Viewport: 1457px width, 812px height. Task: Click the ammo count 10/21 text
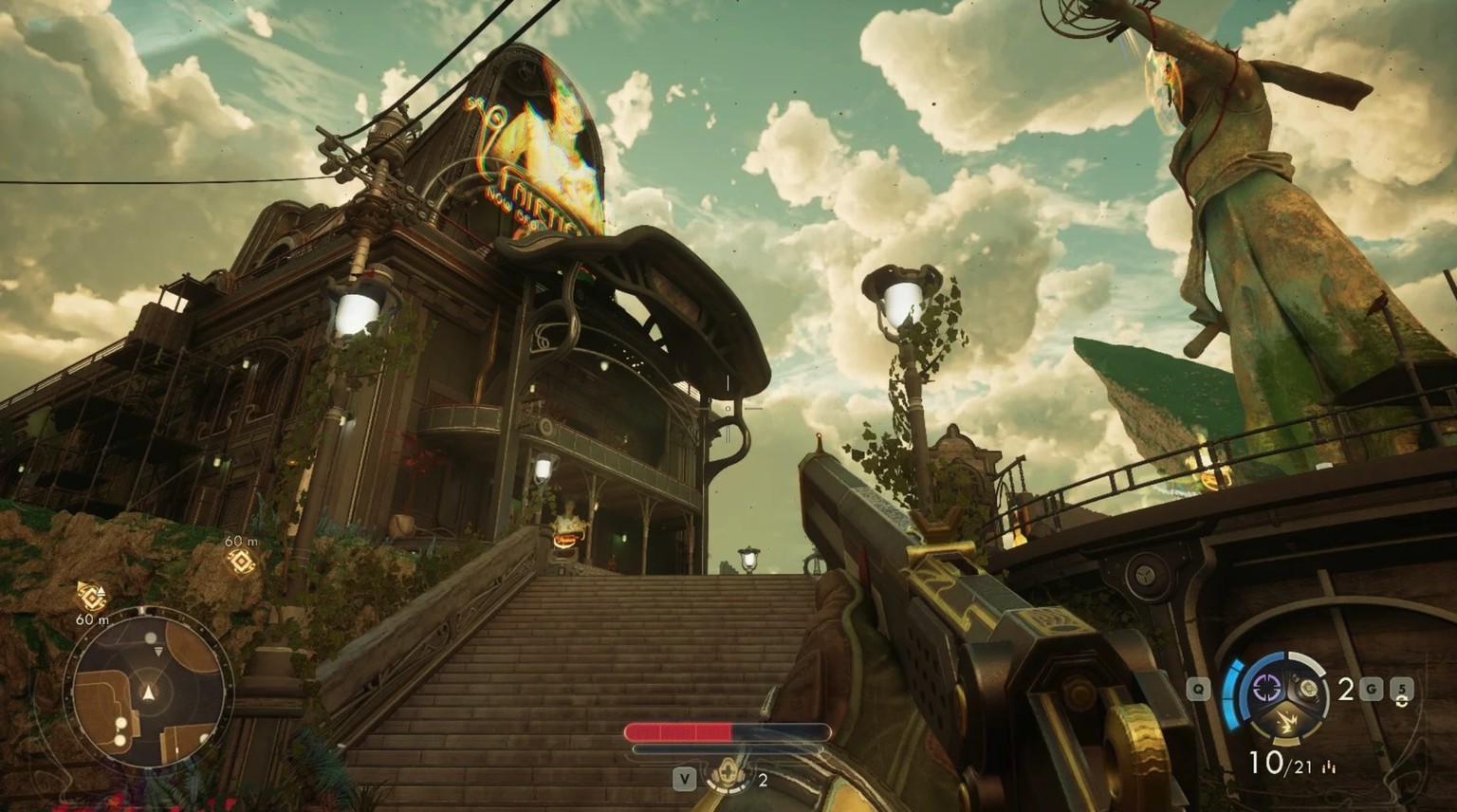pyautogui.click(x=1281, y=762)
